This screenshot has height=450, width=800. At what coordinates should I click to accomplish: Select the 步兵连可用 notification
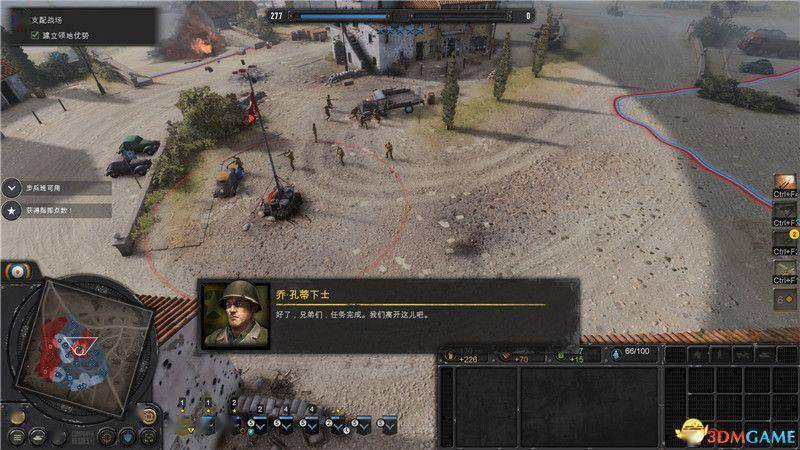pos(55,188)
